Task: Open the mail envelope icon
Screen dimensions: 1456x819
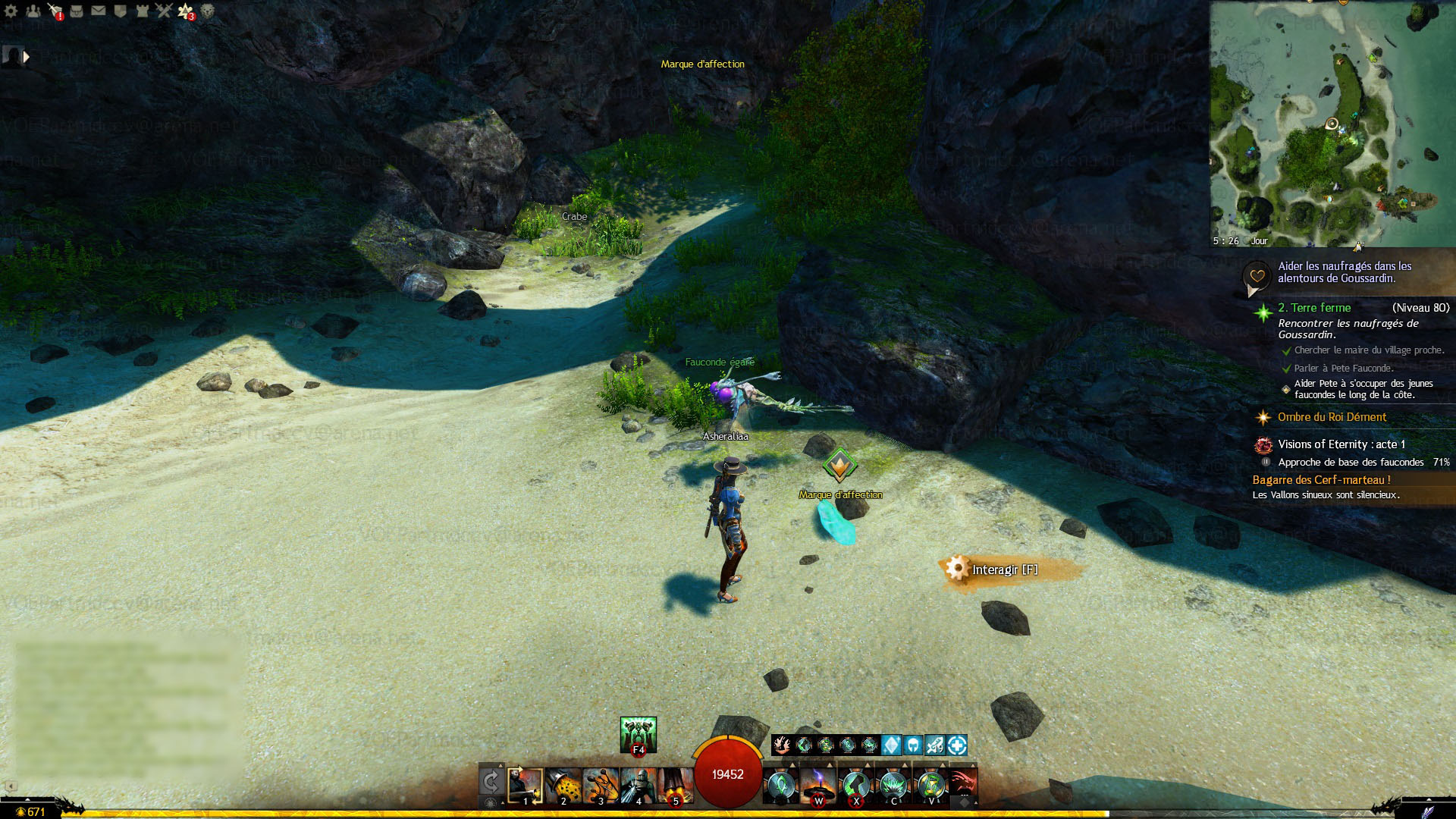Action: click(x=99, y=11)
